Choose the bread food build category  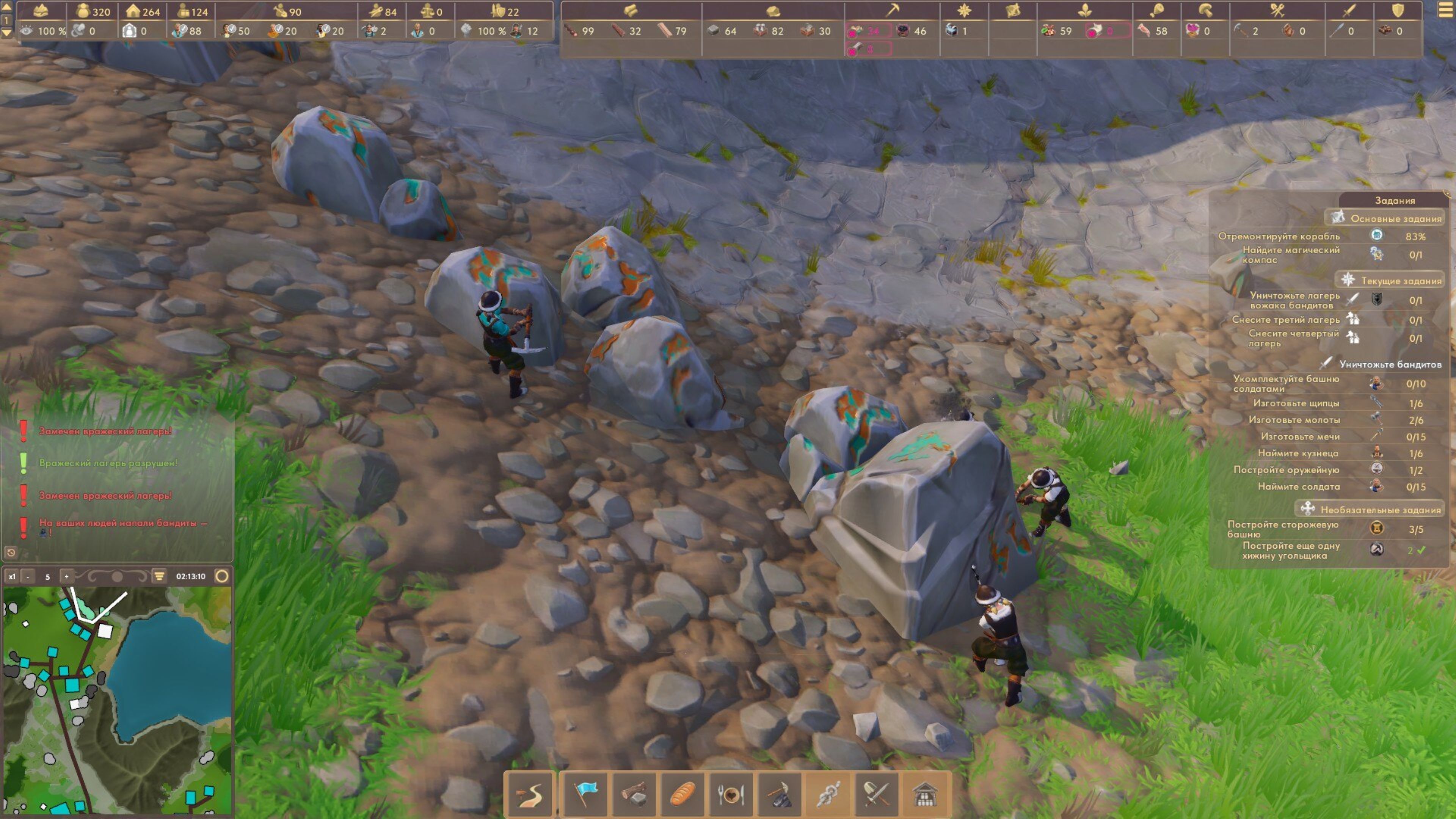[x=682, y=795]
